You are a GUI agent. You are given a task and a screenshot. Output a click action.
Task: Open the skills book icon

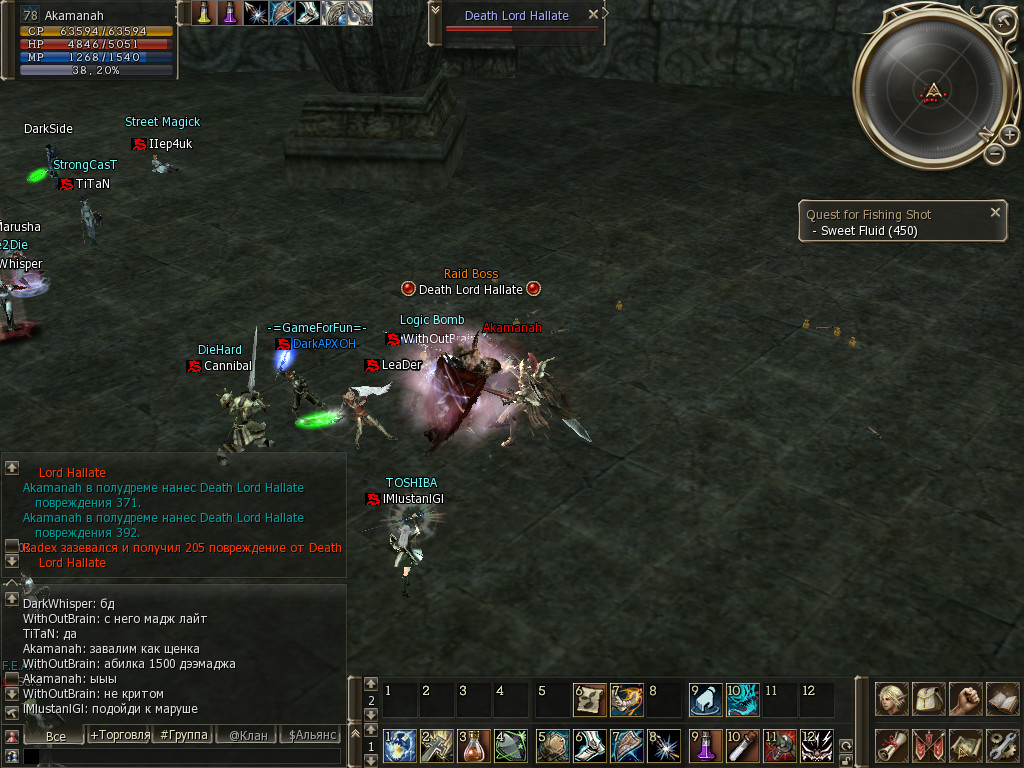click(1001, 698)
